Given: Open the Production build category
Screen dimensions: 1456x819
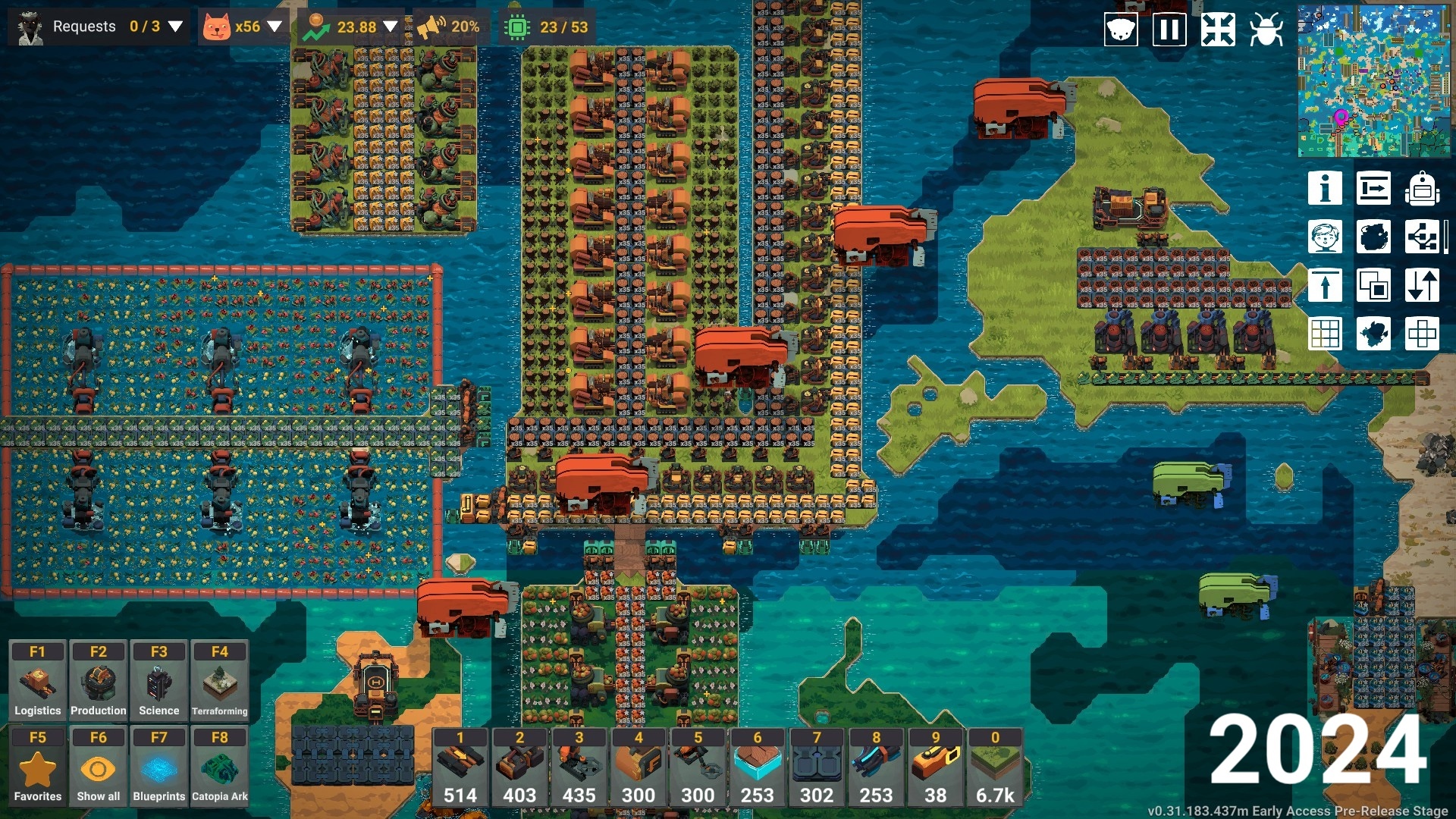Looking at the screenshot, I should [99, 680].
